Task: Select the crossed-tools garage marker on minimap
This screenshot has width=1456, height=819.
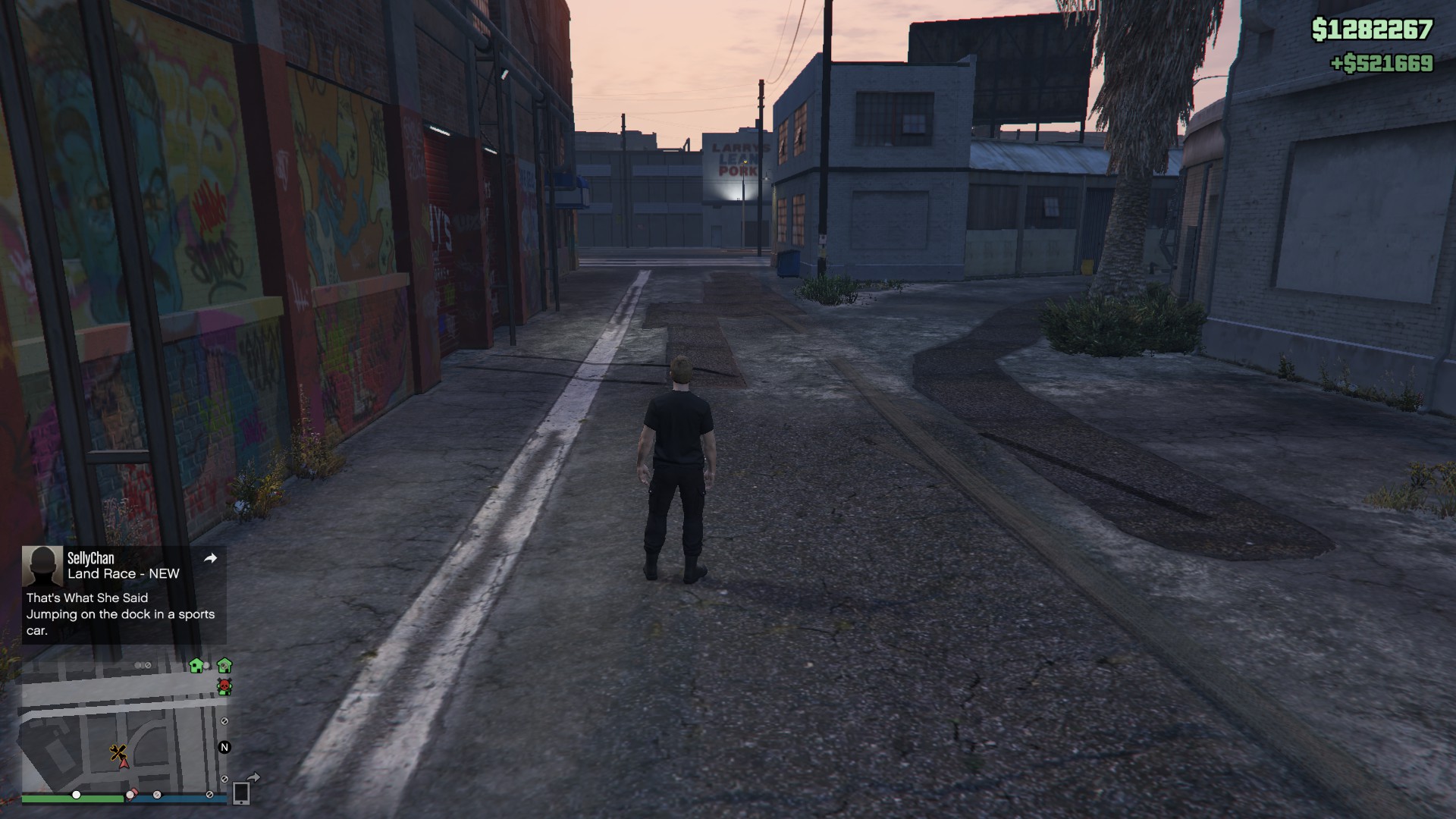Action: point(117,752)
